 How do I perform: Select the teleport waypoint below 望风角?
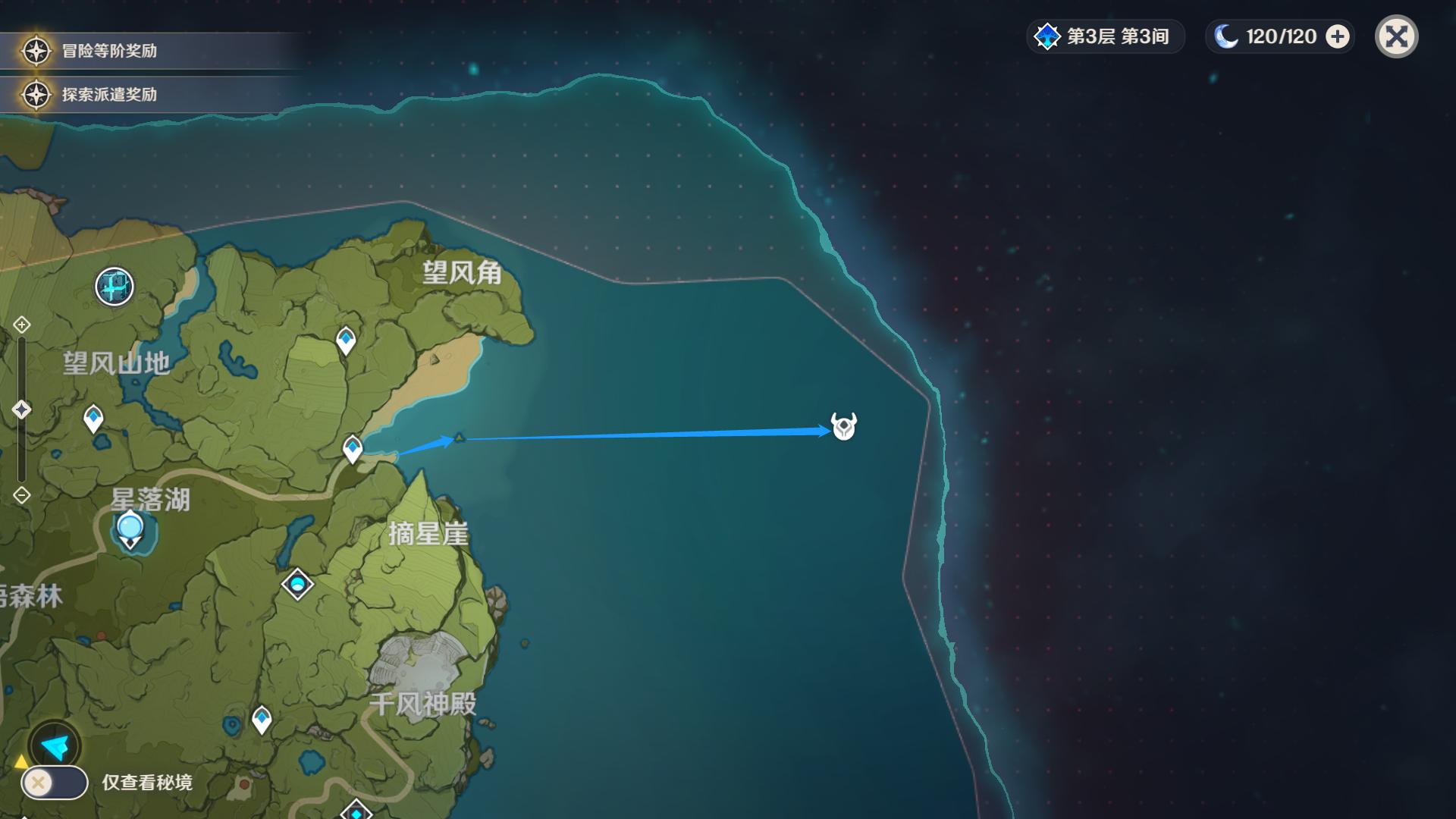coord(346,340)
